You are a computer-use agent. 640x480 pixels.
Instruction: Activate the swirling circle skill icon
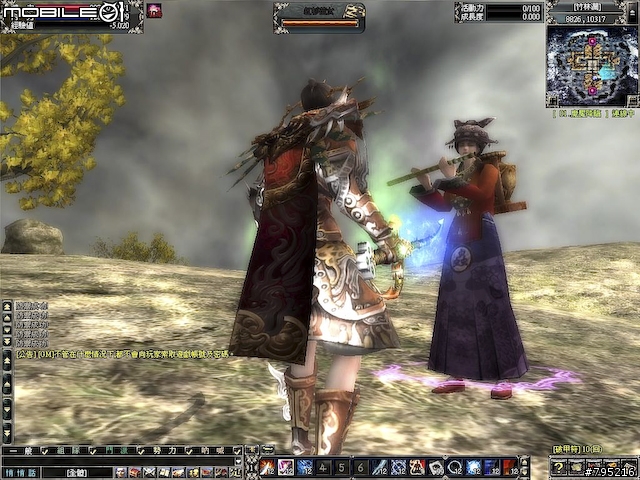[453, 467]
